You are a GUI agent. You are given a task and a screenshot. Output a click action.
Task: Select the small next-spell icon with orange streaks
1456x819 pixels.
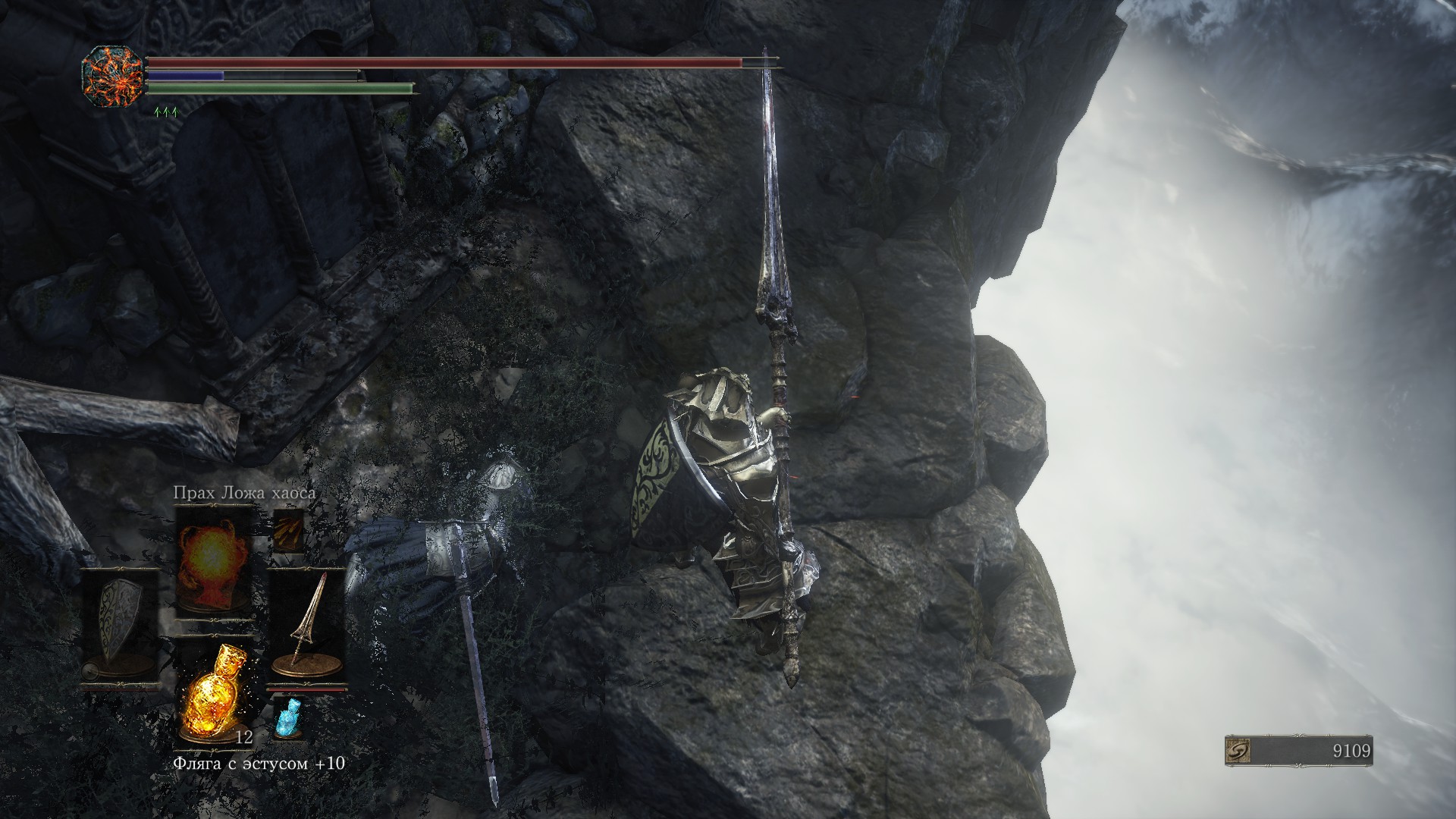289,530
